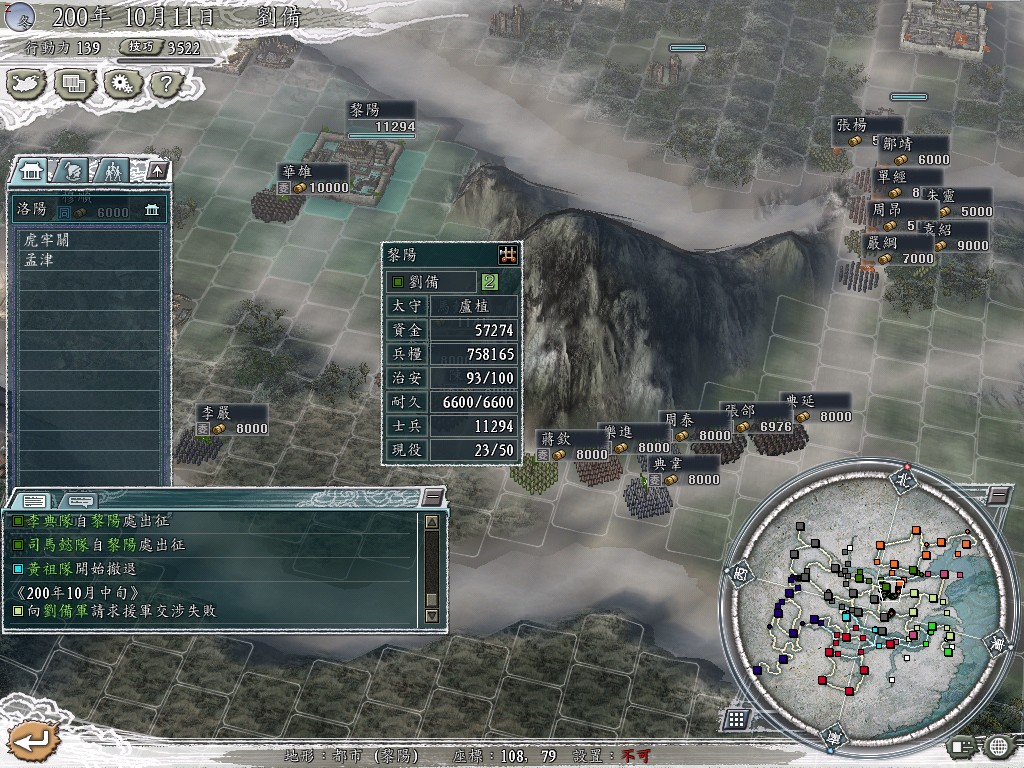Open the gear settings menu
Image resolution: width=1024 pixels, height=768 pixels.
coord(120,84)
